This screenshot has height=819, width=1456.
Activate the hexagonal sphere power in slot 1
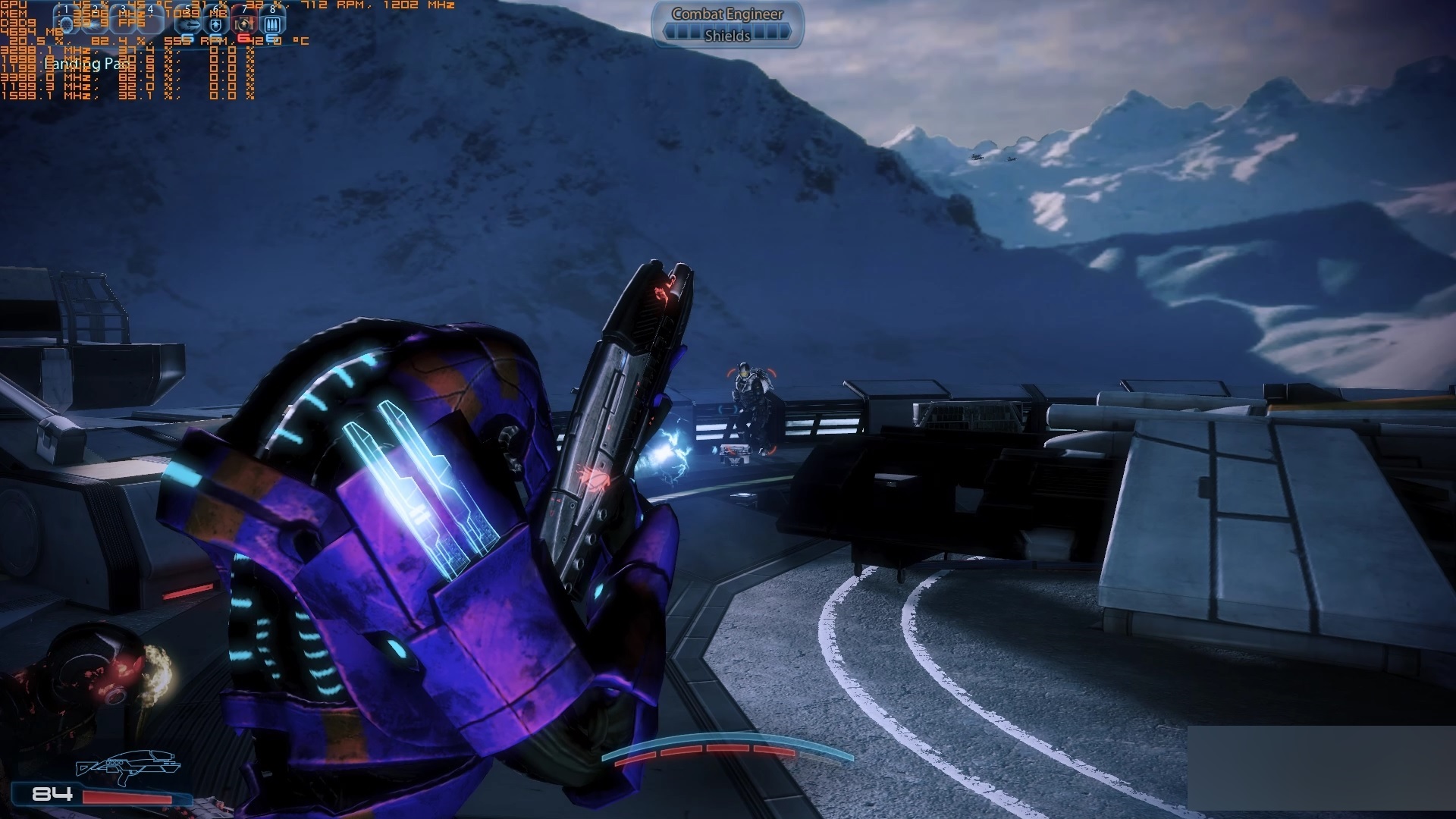tap(67, 24)
